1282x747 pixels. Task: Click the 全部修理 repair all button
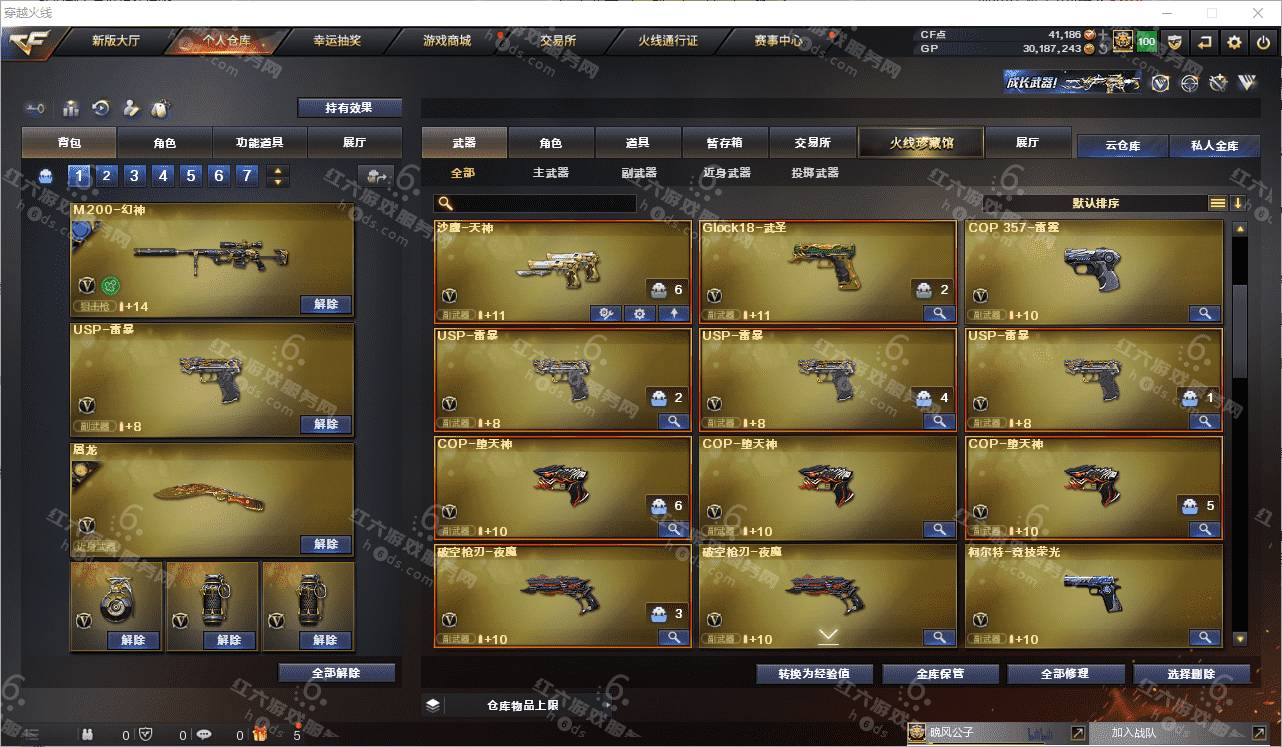[1063, 673]
